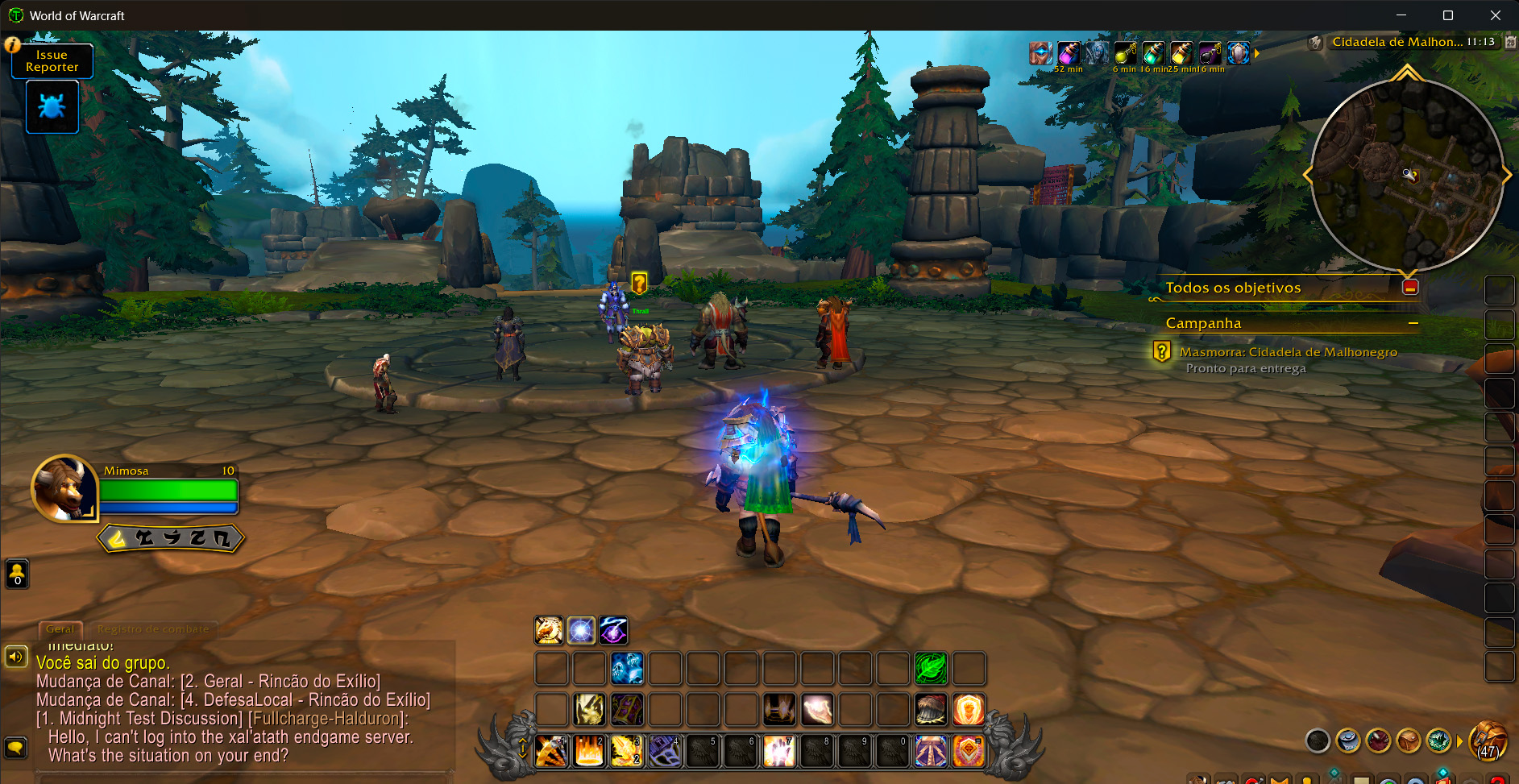Activate the golden horse stance icon
Screen dimensions: 1519x784
tap(549, 630)
